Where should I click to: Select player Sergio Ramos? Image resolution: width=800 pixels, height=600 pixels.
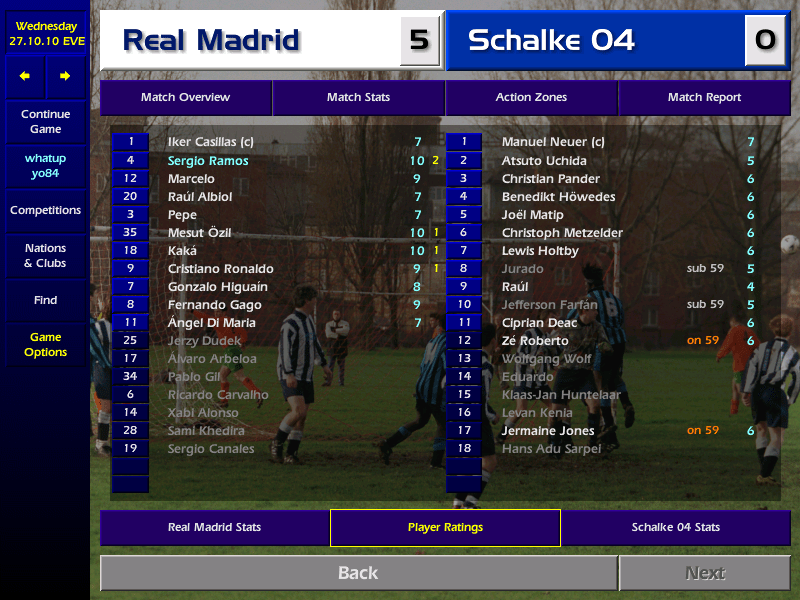click(208, 161)
